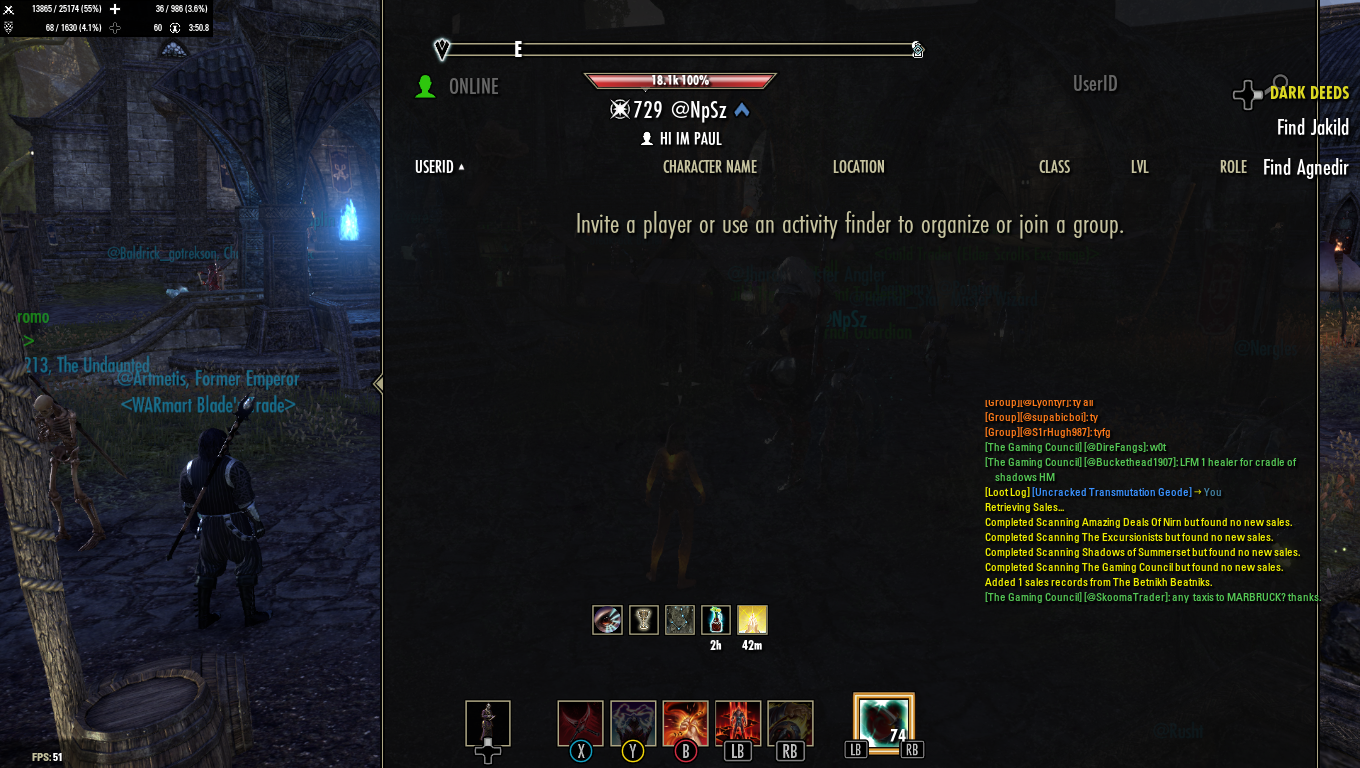
Task: Expand the CHARACTER NAME column sorting
Action: [x=710, y=167]
